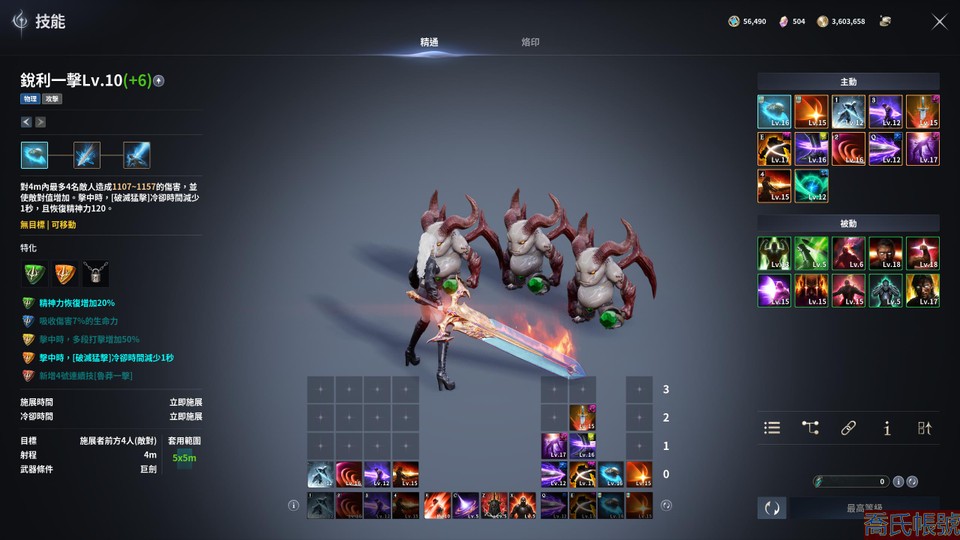Click the chain link icon

[x=848, y=428]
